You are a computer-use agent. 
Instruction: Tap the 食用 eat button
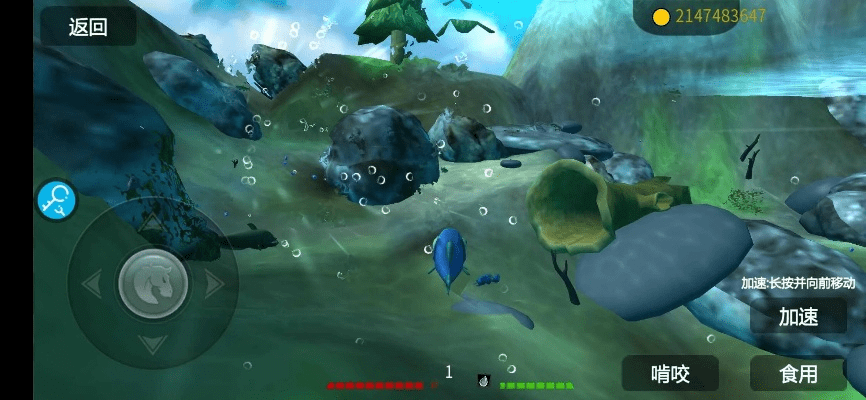pos(798,374)
